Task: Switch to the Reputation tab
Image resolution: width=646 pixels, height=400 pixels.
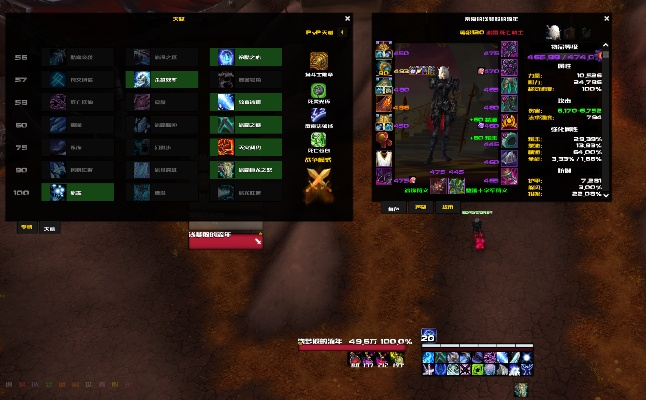Action: pos(420,209)
